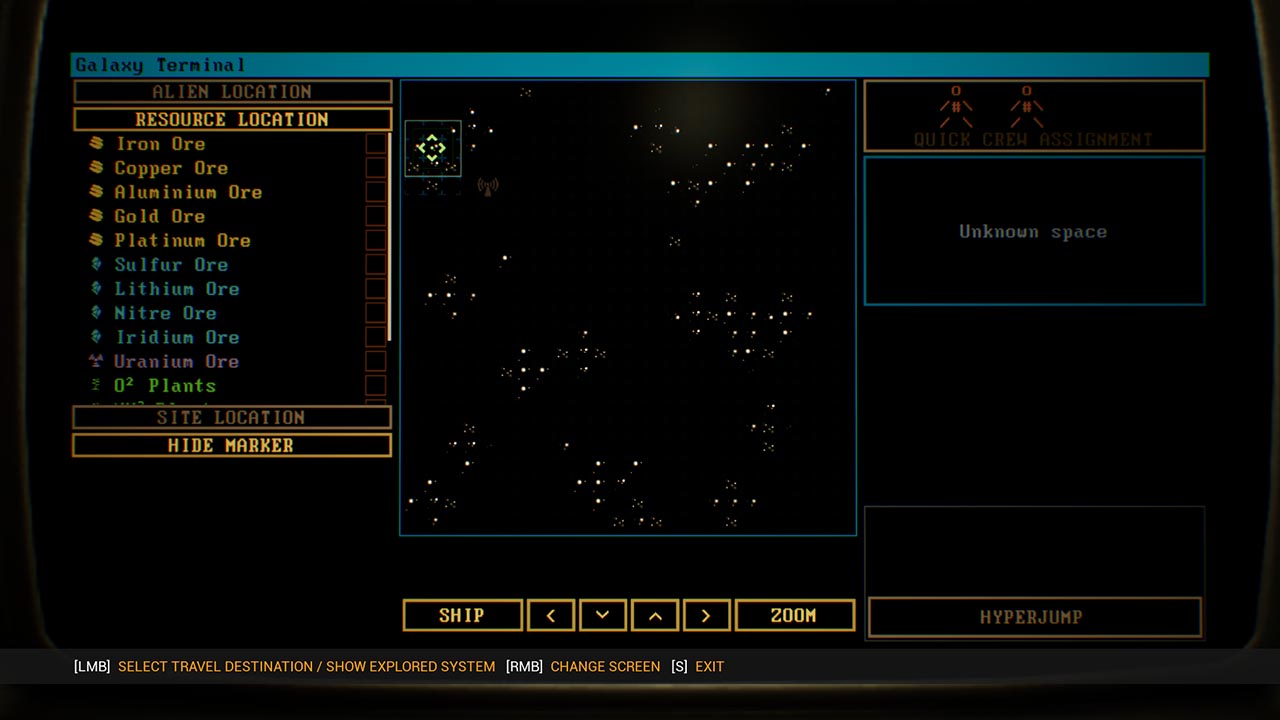Tick the Aluminium Ore checkbox
Viewport: 1280px width, 720px height.
pos(375,192)
